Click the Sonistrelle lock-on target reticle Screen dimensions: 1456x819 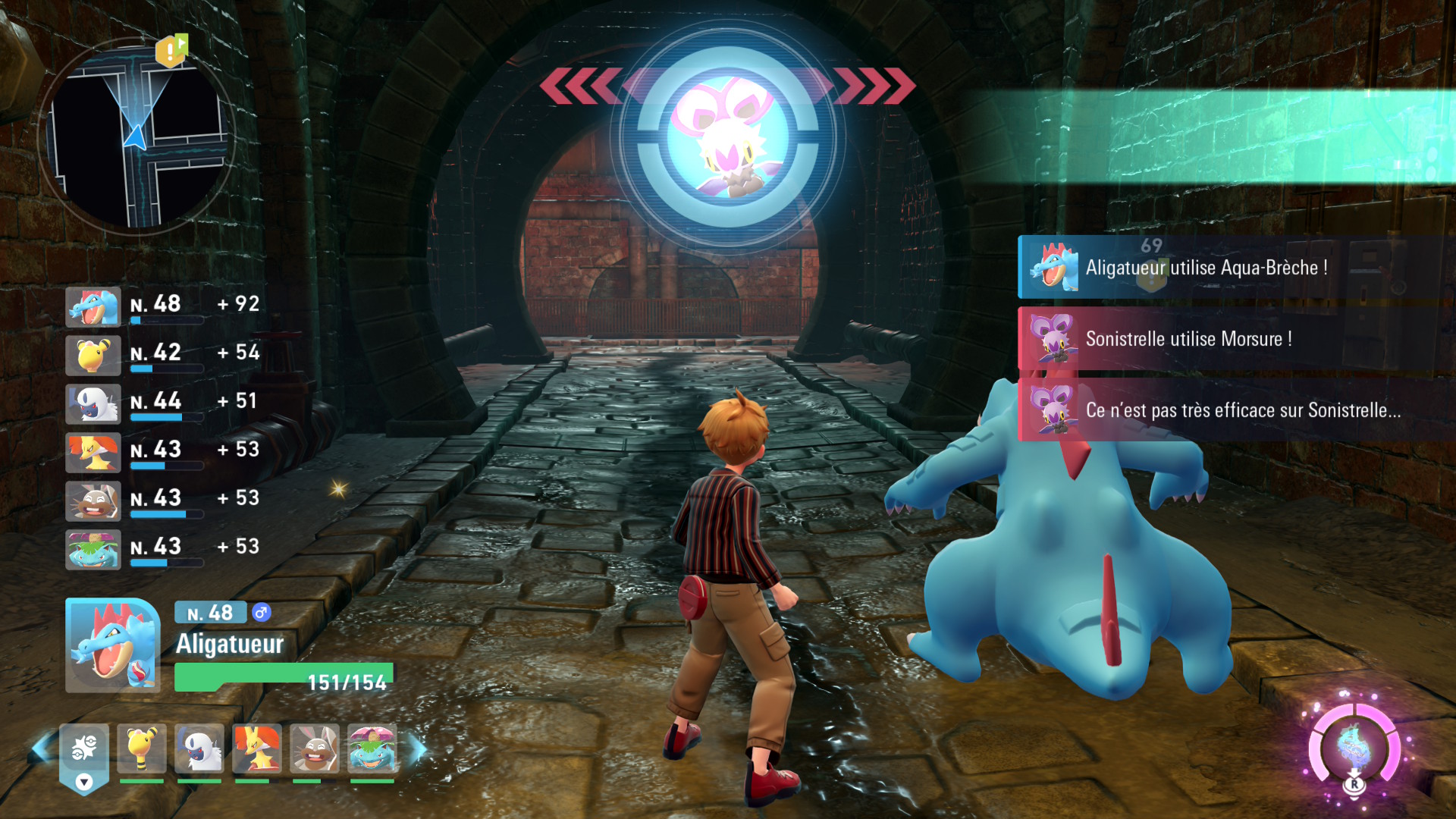(x=728, y=137)
